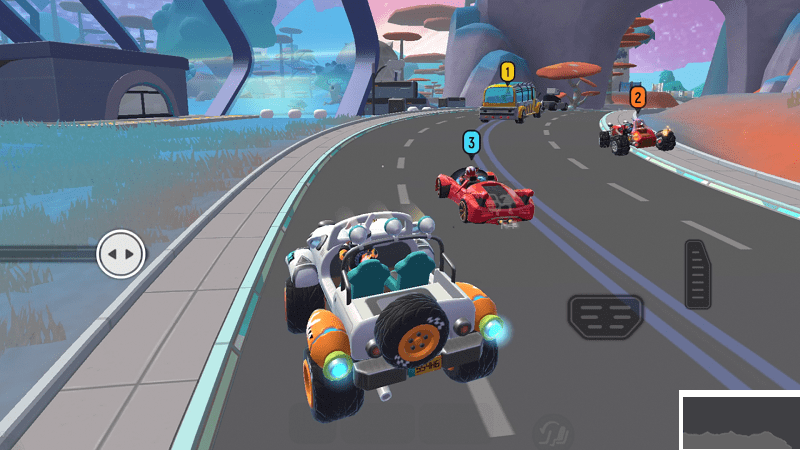Activate the faint drift icon button

(x=554, y=431)
